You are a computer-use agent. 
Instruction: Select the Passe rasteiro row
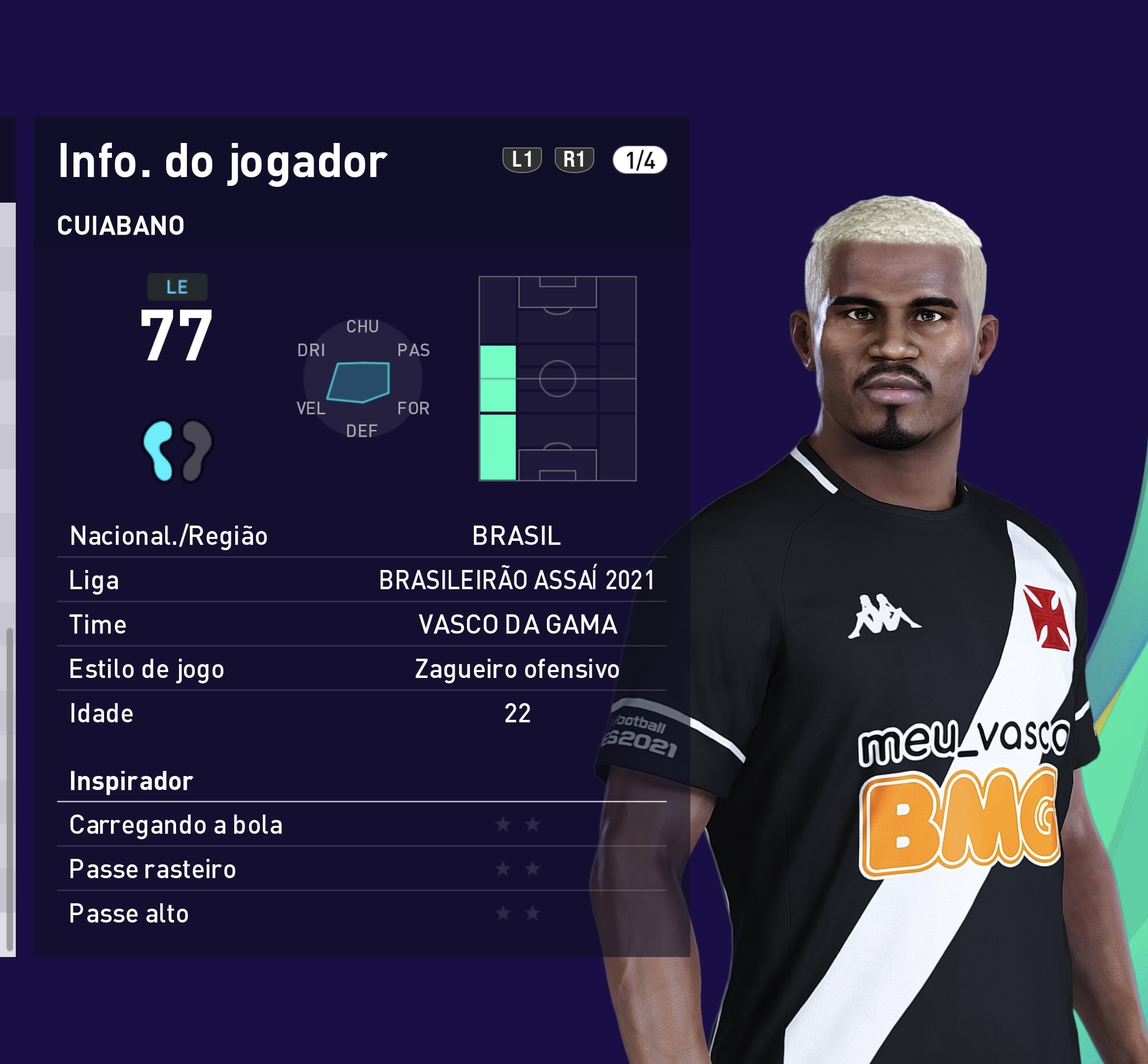click(x=361, y=869)
